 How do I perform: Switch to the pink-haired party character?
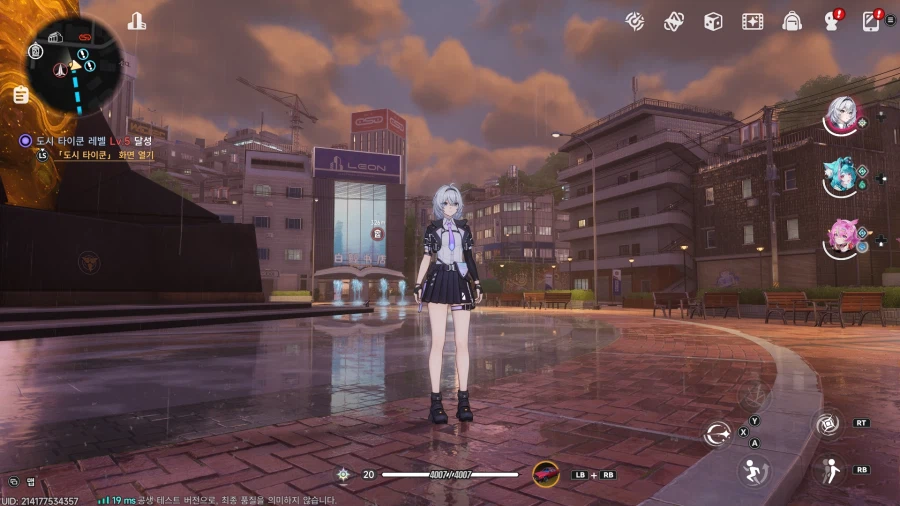pos(840,237)
